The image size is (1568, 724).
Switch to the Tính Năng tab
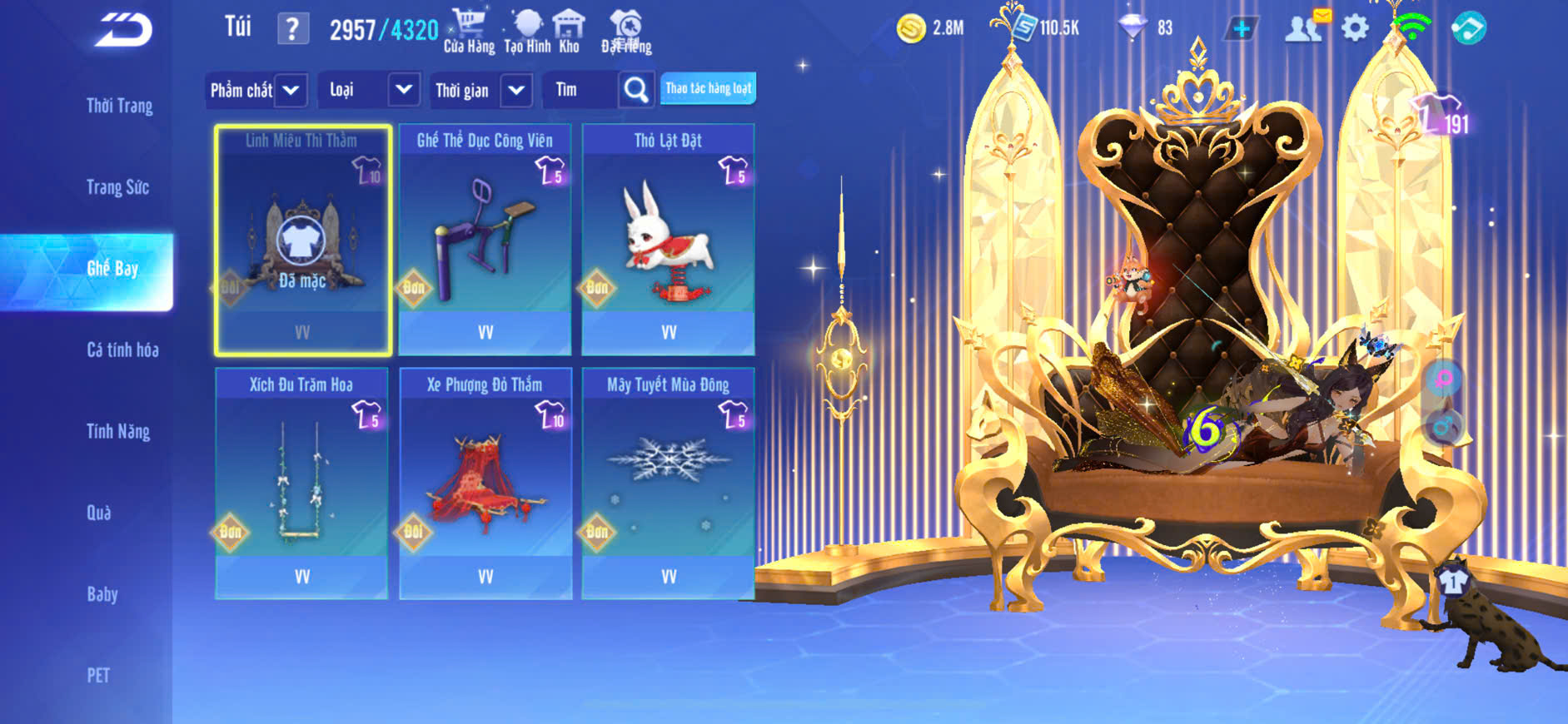[118, 431]
